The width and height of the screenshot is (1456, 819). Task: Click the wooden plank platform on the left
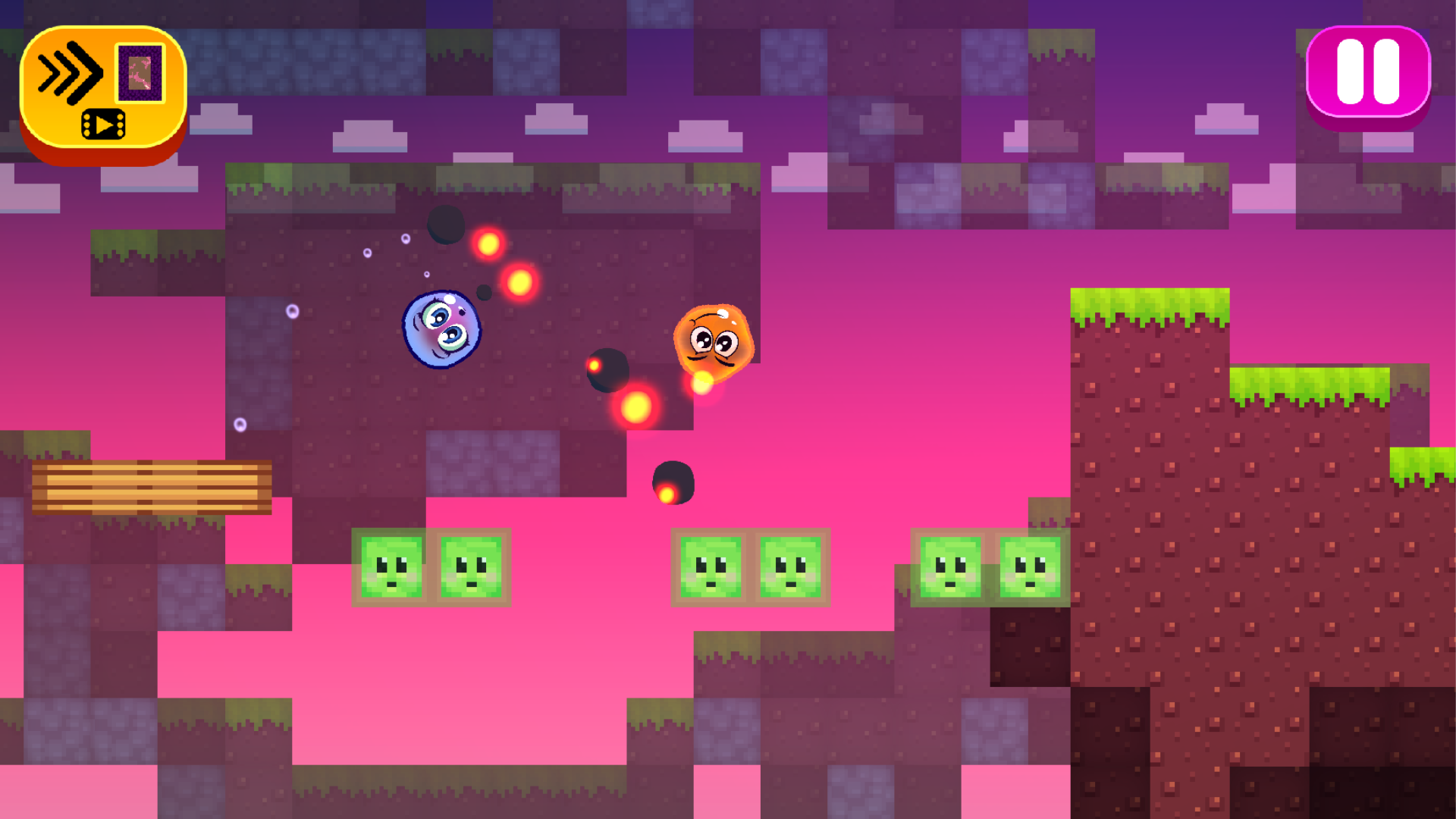[152, 485]
